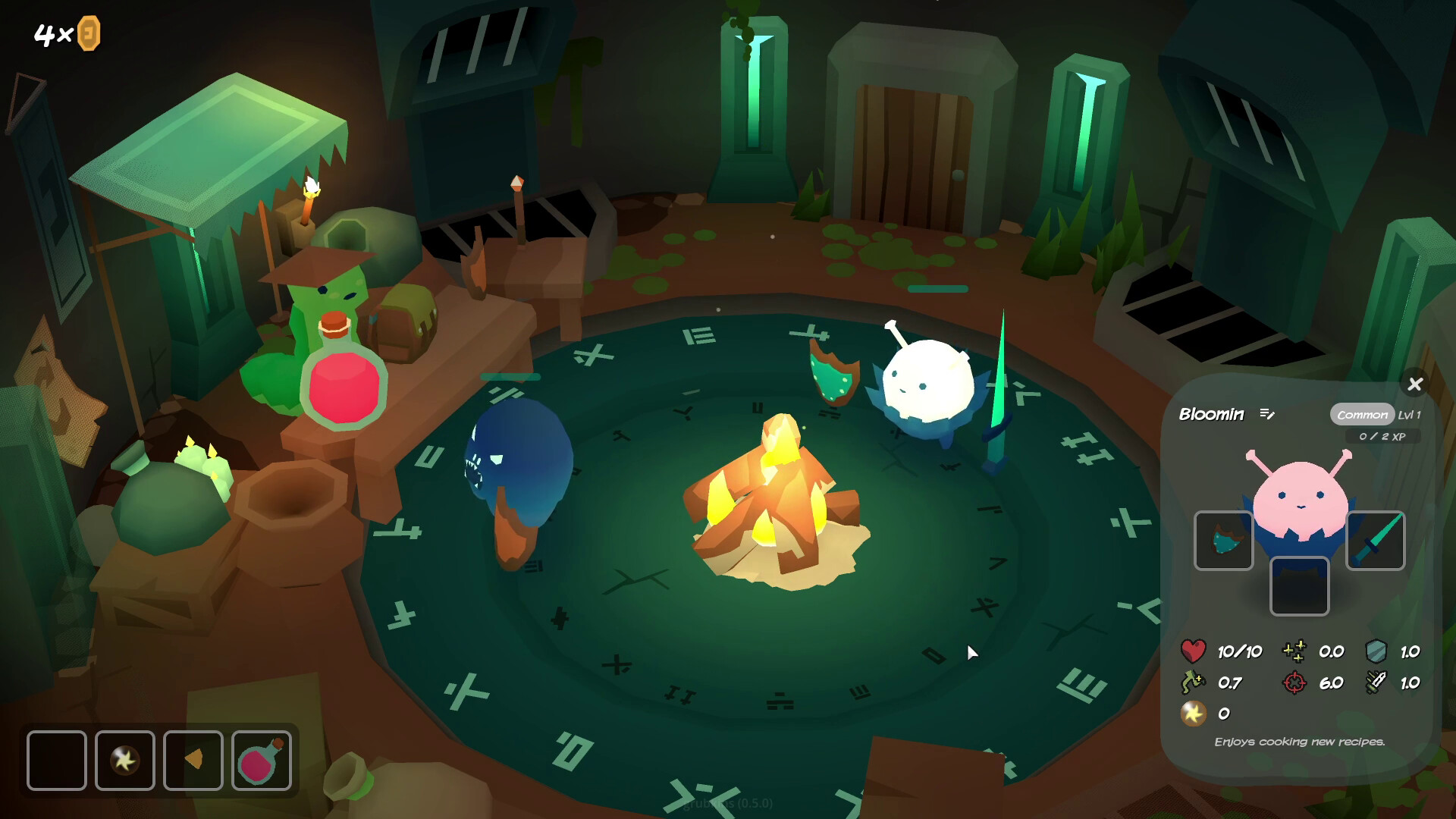Select the sparkles magic stat icon
The height and width of the screenshot is (819, 1456).
click(1292, 651)
